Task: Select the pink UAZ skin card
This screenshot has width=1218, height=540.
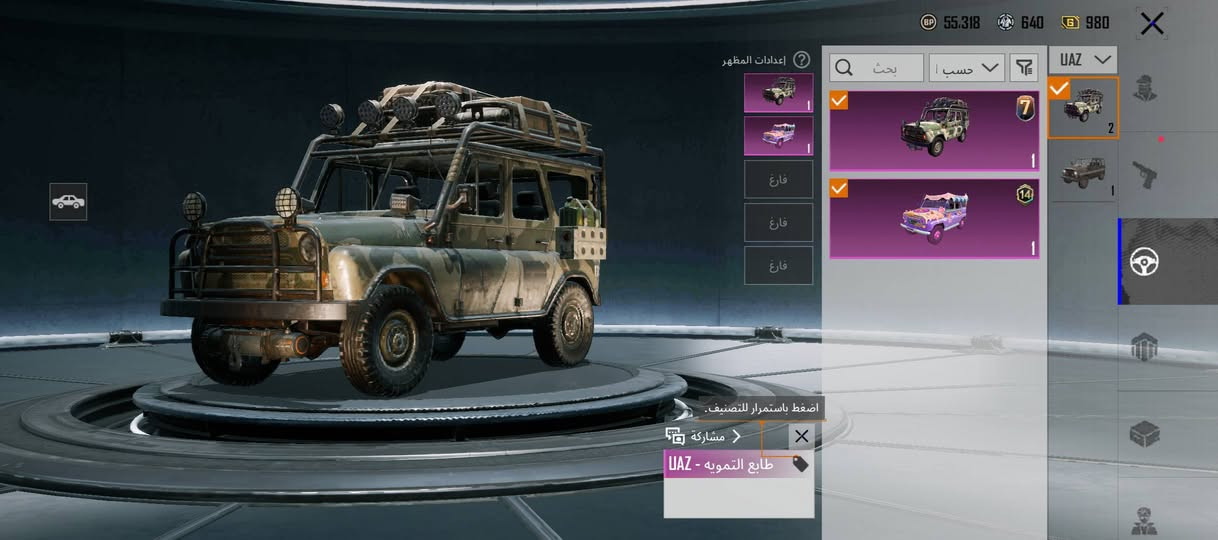Action: click(x=934, y=219)
